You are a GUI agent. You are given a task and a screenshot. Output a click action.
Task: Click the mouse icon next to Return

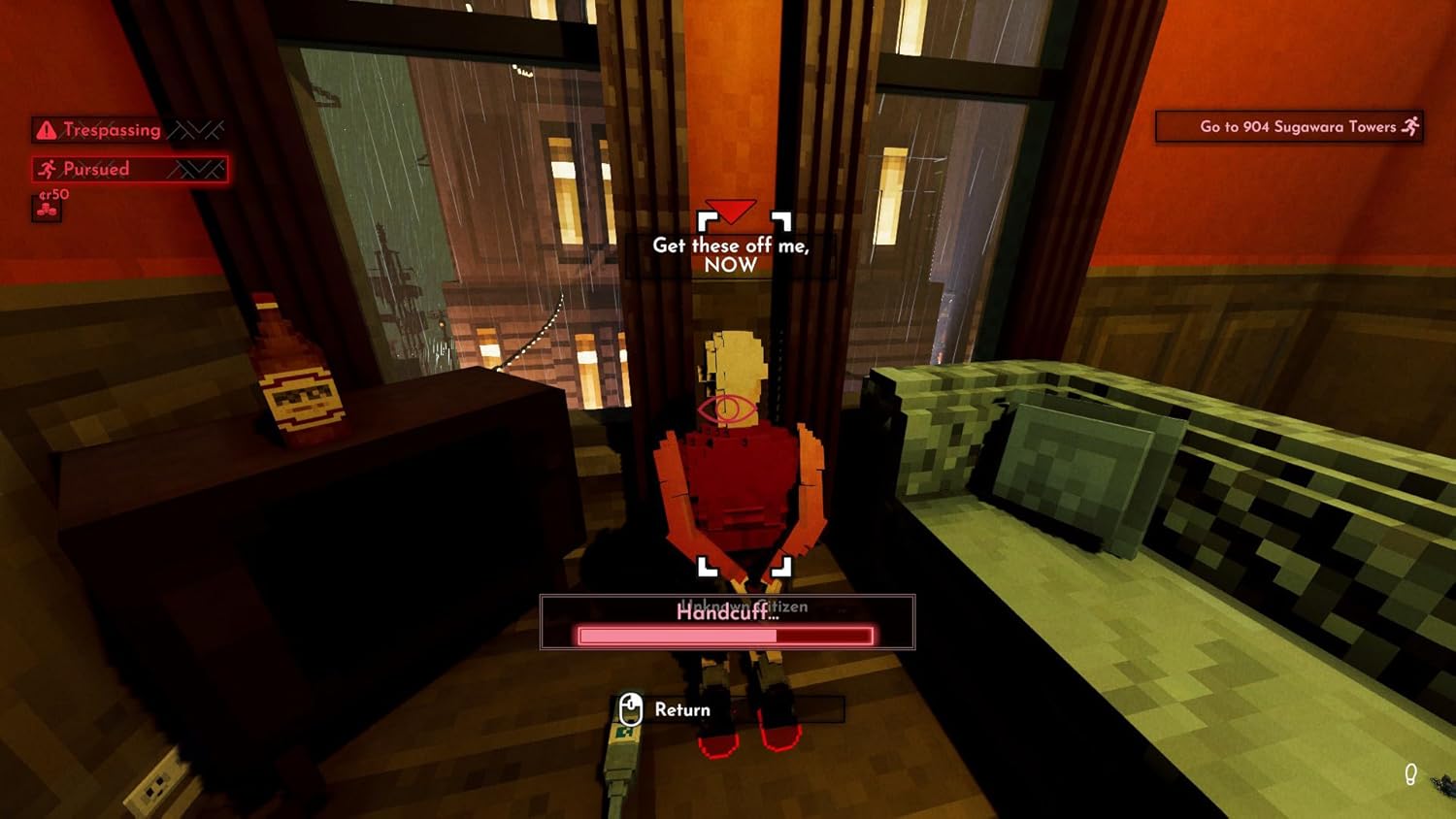pos(632,709)
